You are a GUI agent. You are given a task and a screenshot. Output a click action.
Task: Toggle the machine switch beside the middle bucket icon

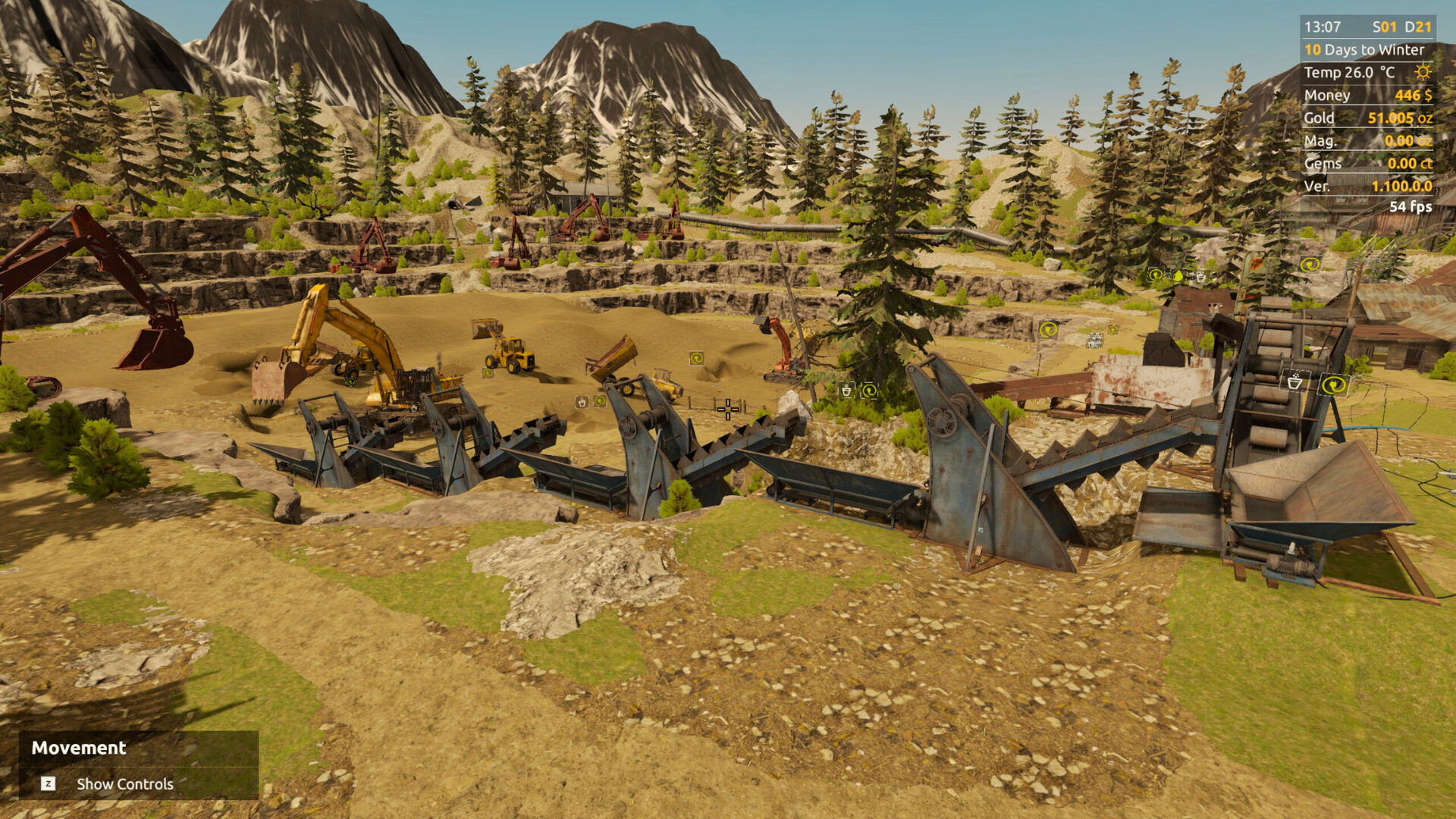click(x=600, y=403)
